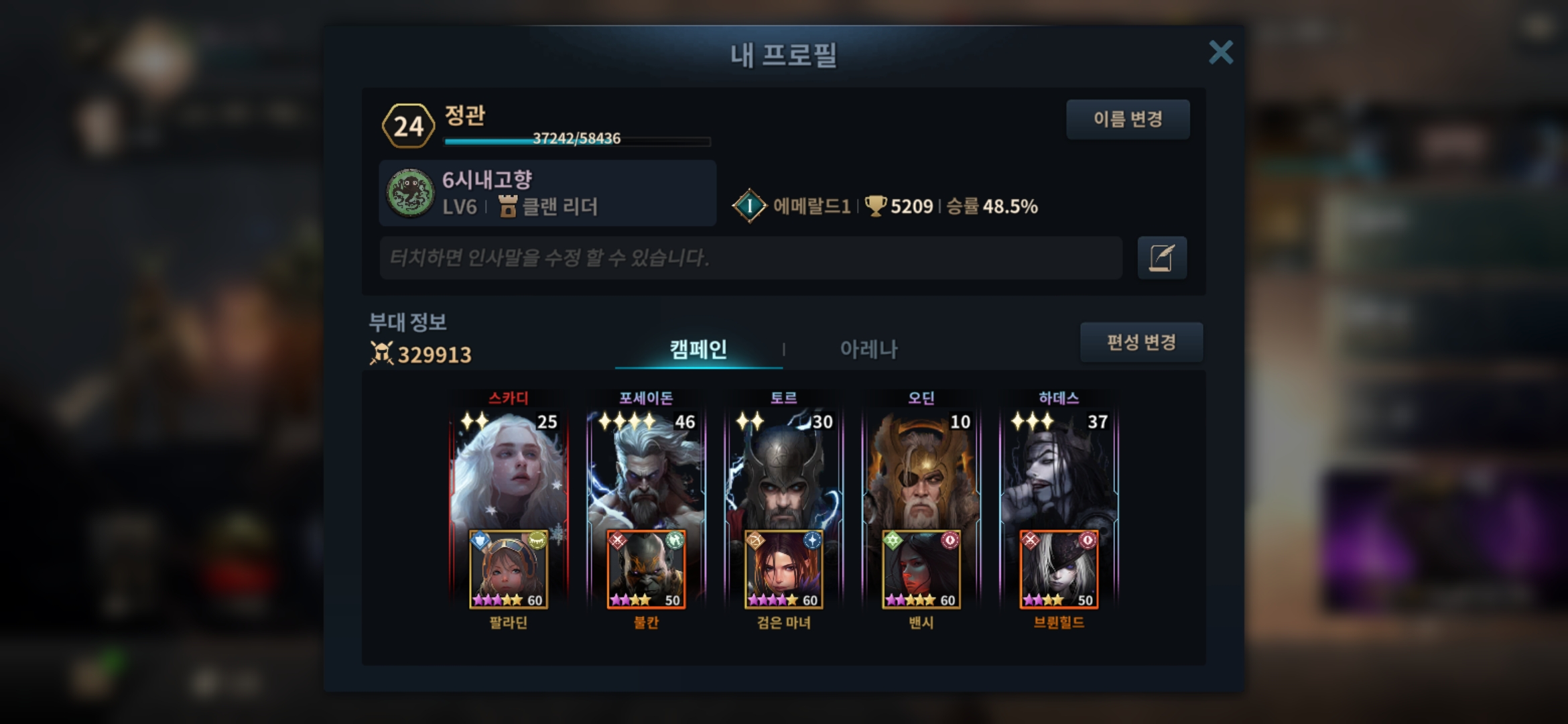Click the 이름 변경 name change button
1568x724 pixels.
coord(1128,119)
